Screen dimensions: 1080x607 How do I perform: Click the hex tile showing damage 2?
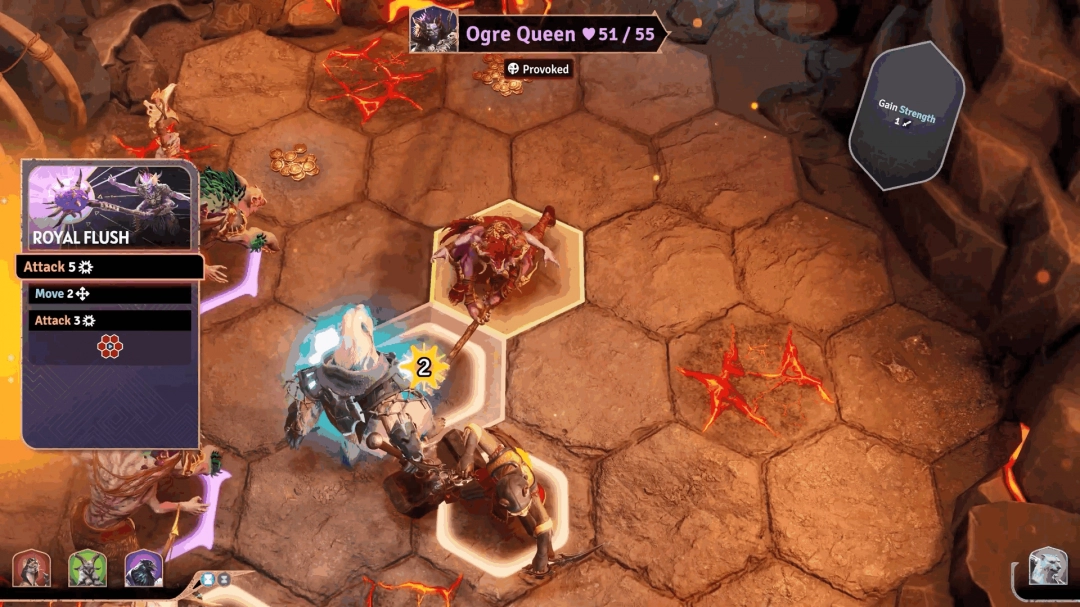440,368
